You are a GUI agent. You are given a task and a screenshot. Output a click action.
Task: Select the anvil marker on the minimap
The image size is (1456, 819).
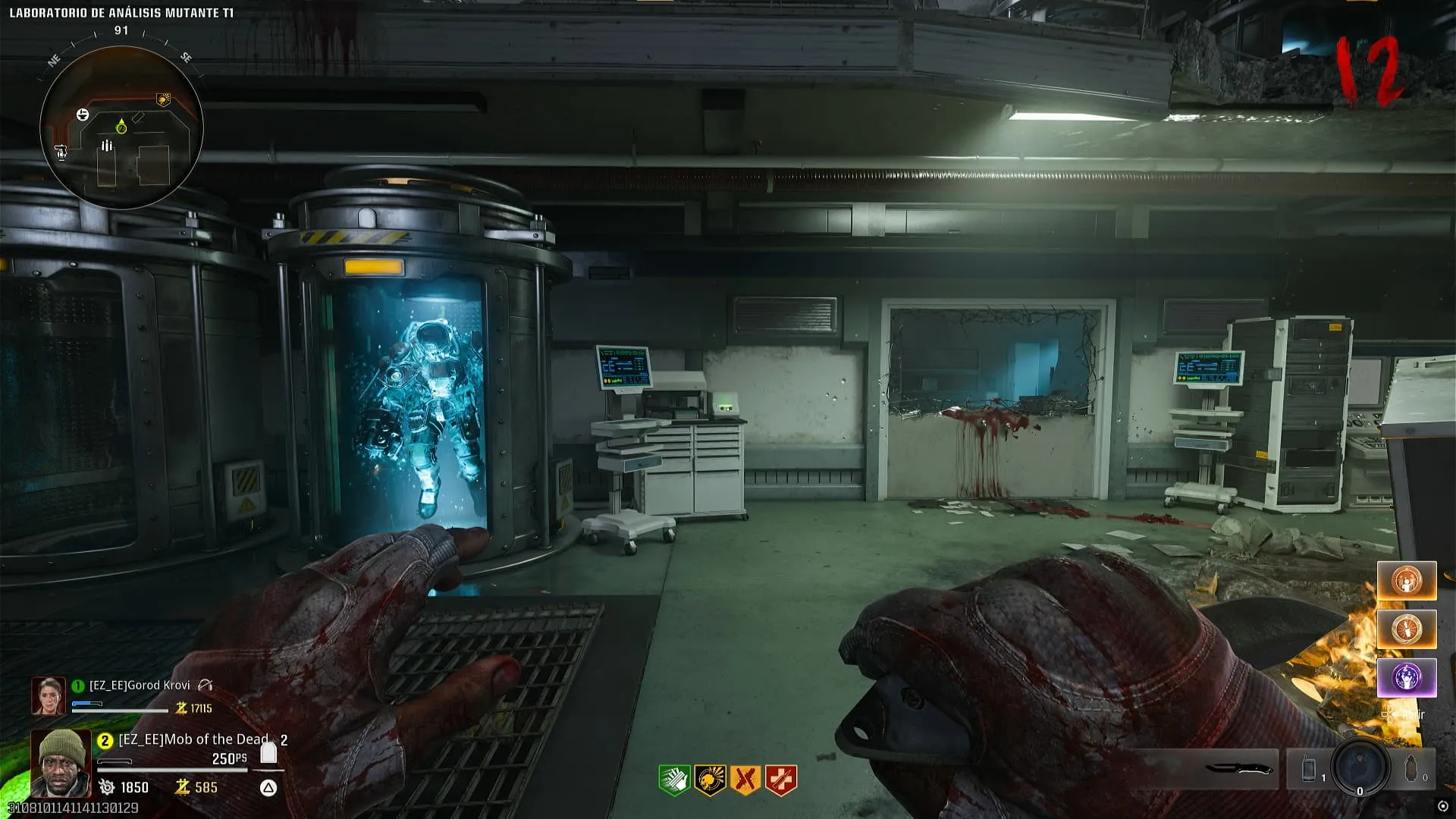tap(83, 115)
